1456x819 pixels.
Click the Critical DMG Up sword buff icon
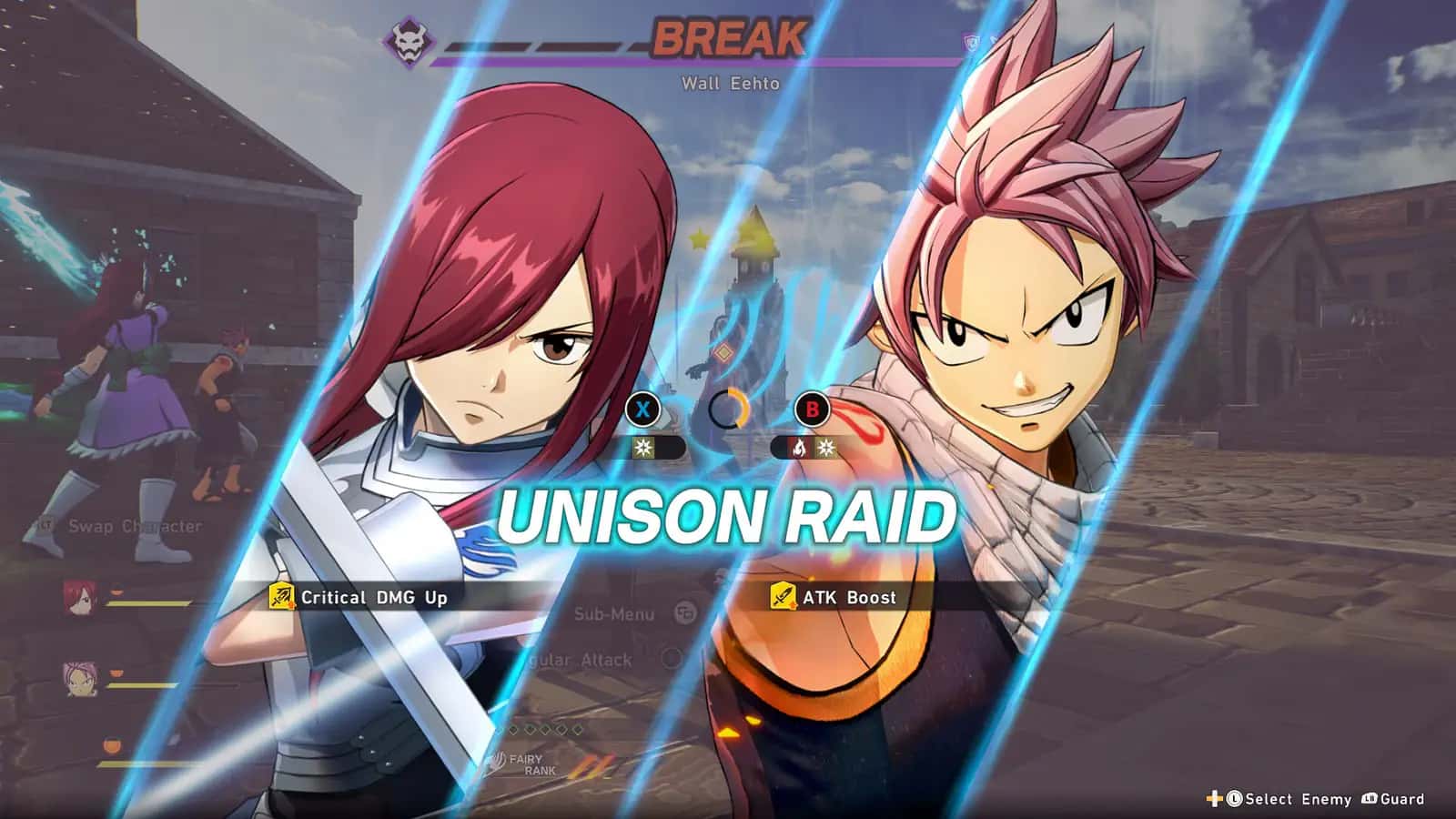point(280,598)
